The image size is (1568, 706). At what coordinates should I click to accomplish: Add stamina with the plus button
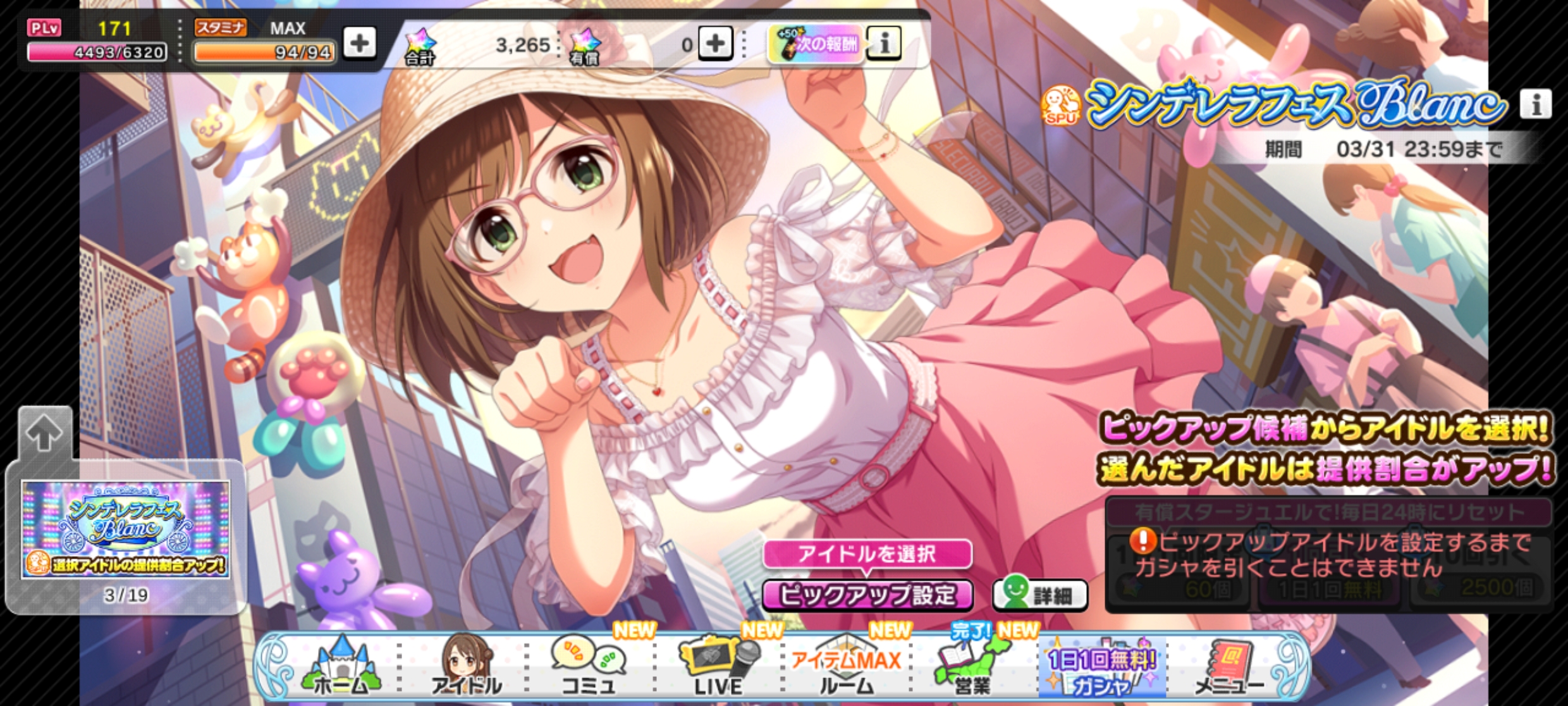click(x=359, y=44)
